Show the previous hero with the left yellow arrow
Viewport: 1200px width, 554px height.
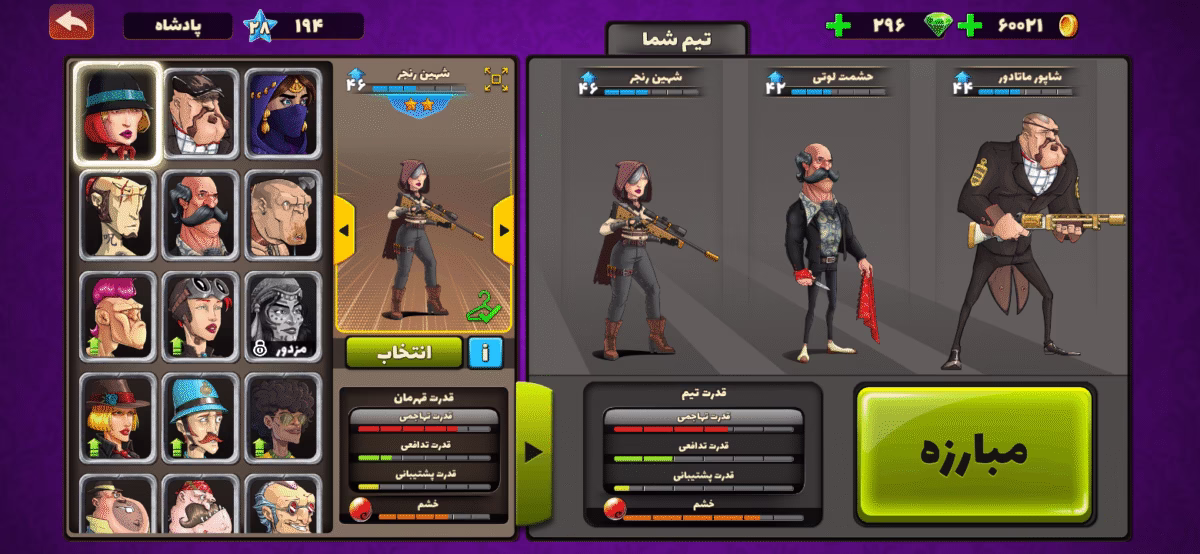(343, 230)
